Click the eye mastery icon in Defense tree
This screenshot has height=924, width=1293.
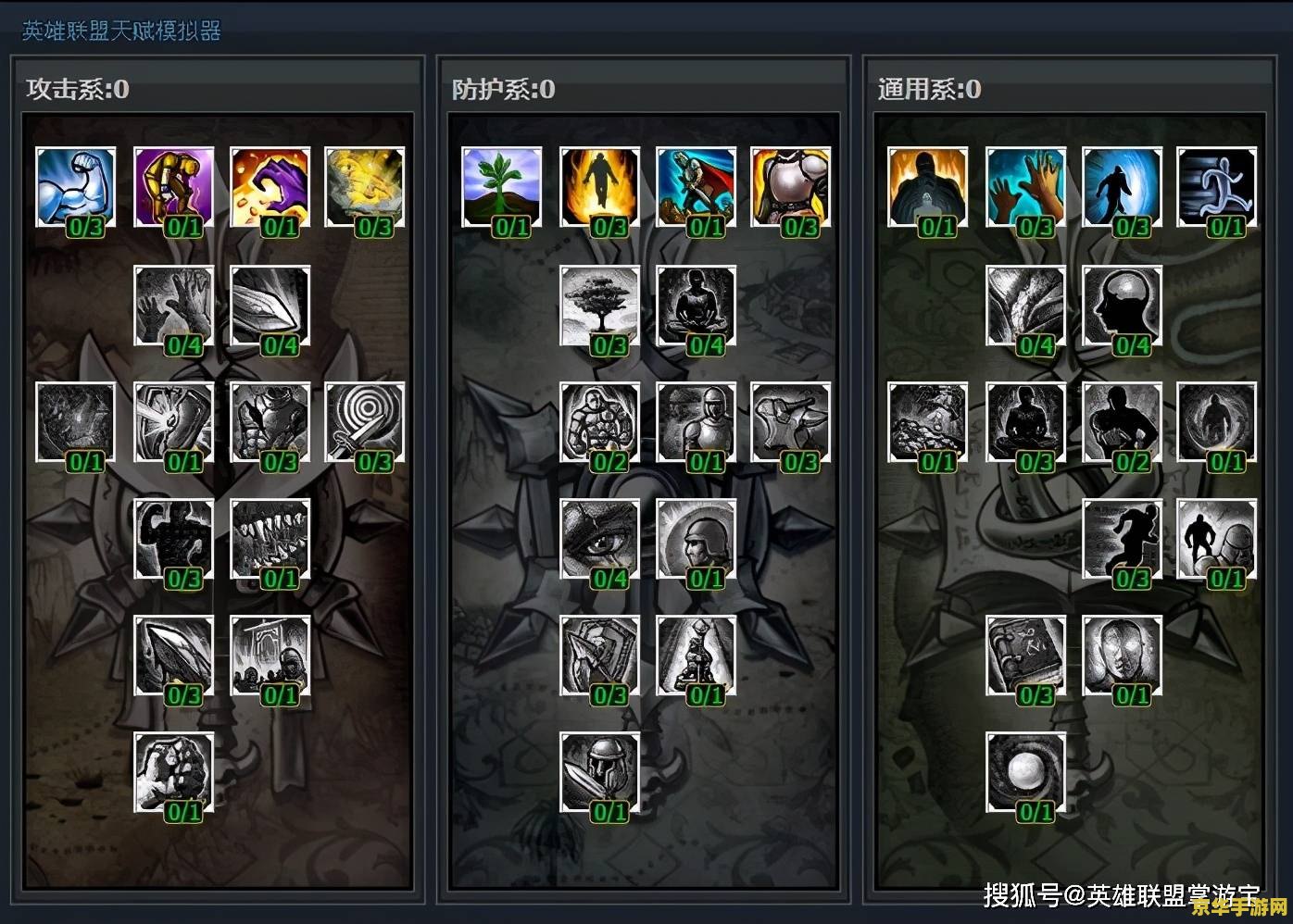pos(597,542)
